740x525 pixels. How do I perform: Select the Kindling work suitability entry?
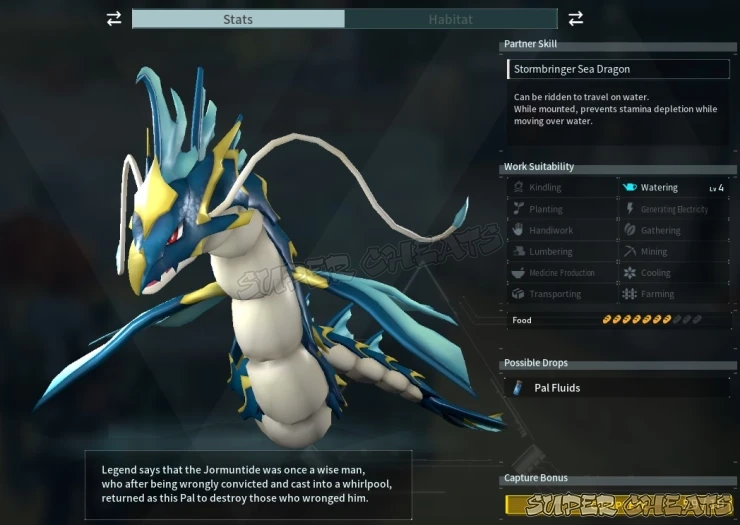click(562, 188)
